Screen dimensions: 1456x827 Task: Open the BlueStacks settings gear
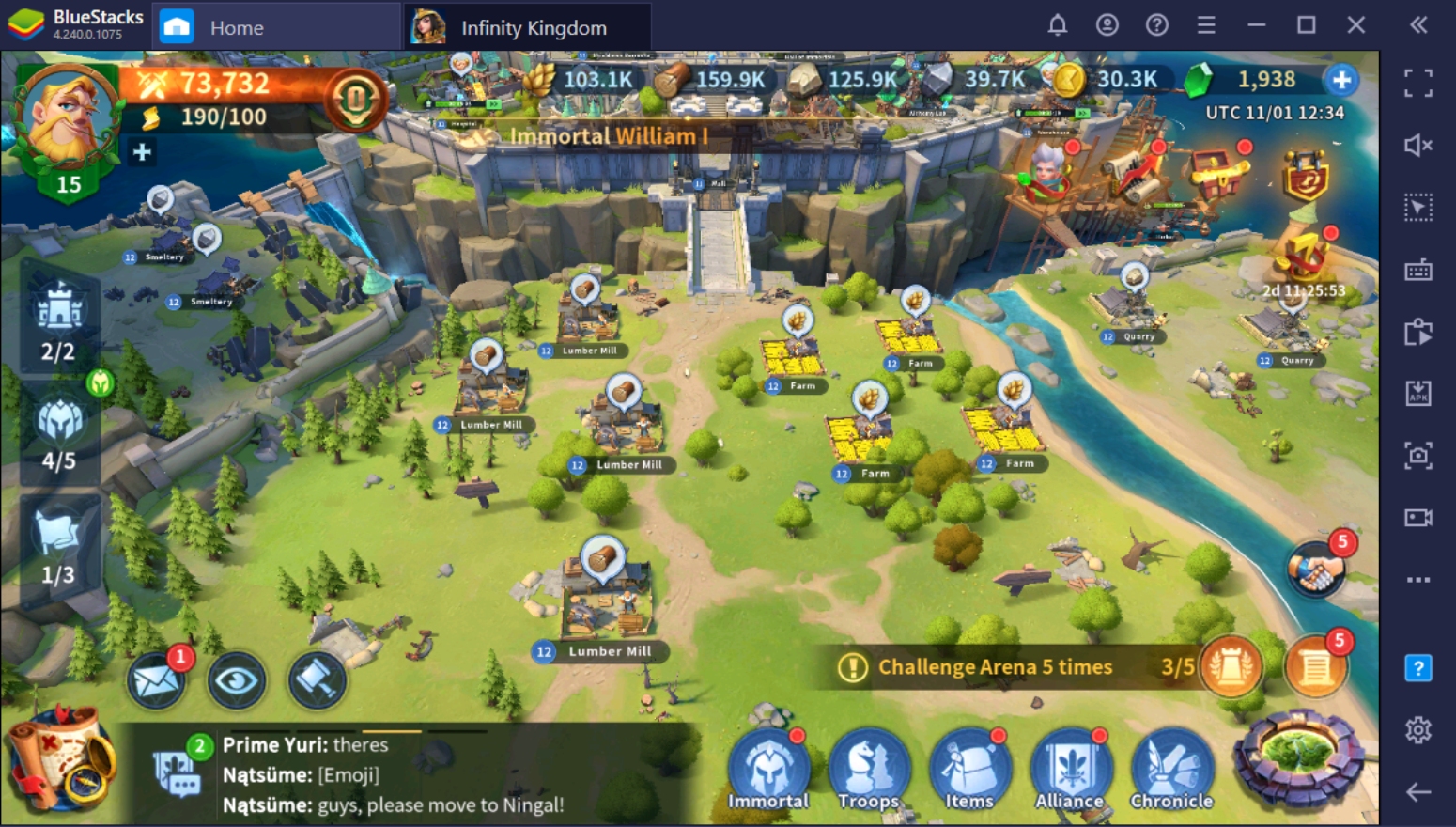pyautogui.click(x=1417, y=729)
